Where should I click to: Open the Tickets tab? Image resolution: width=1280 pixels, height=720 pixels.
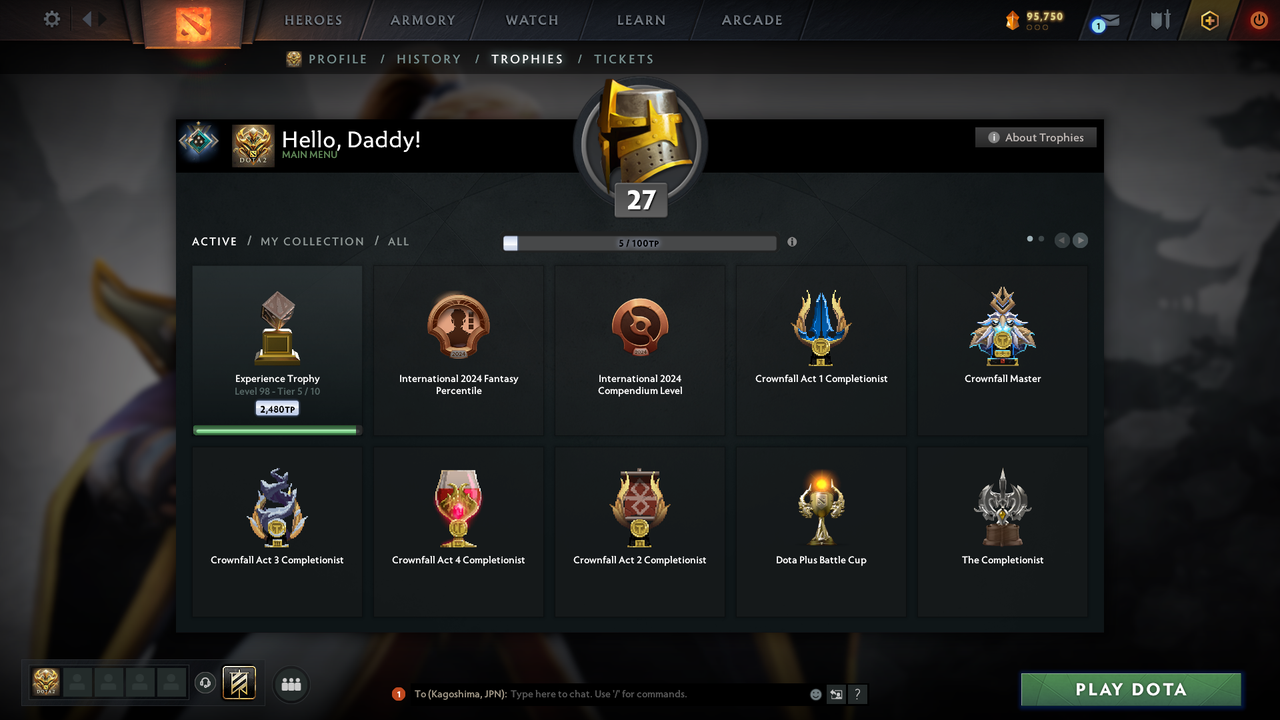(x=623, y=59)
